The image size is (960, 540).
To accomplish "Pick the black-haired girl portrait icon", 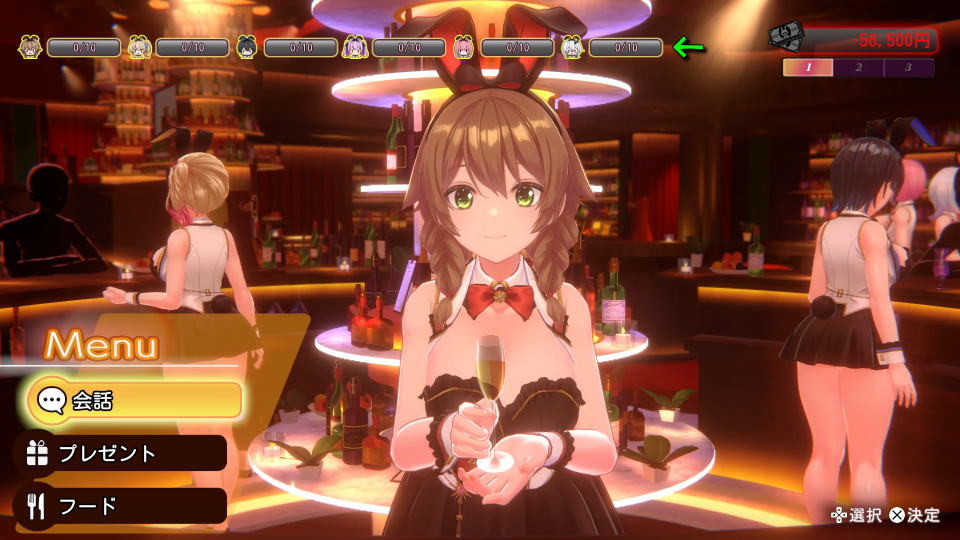I will click(247, 47).
